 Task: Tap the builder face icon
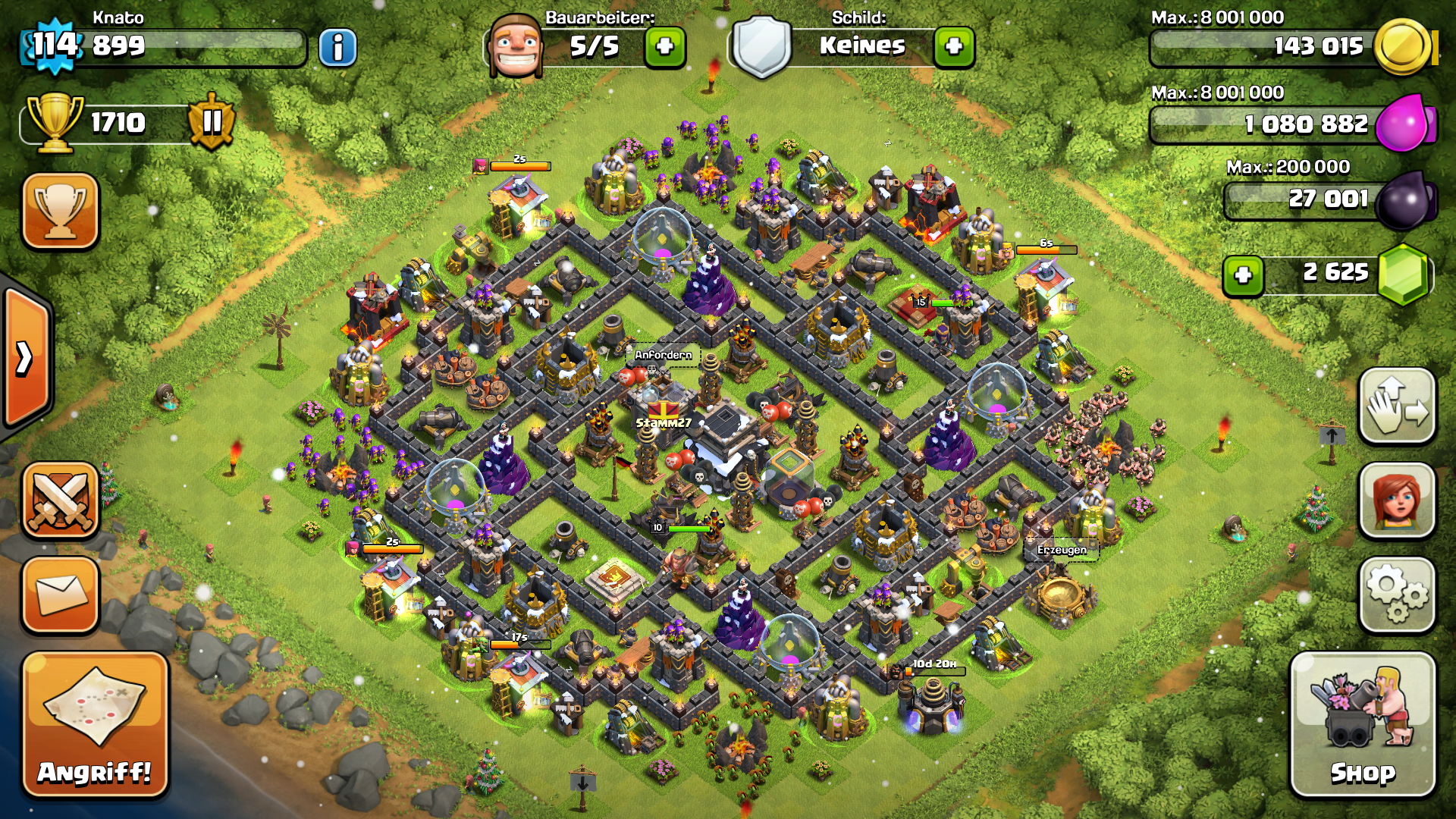click(516, 45)
